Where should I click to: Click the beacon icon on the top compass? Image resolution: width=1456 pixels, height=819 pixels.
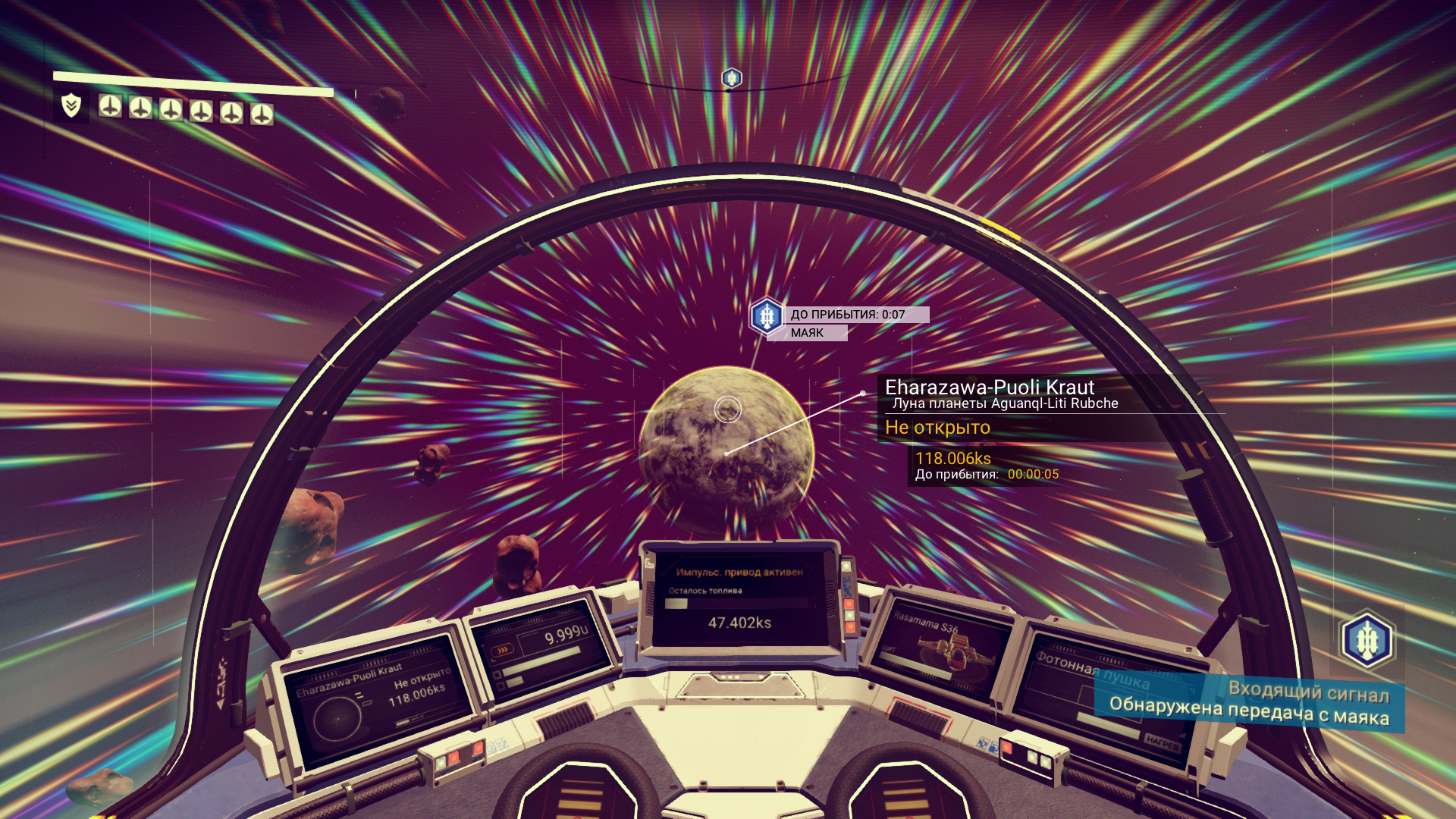[x=732, y=77]
